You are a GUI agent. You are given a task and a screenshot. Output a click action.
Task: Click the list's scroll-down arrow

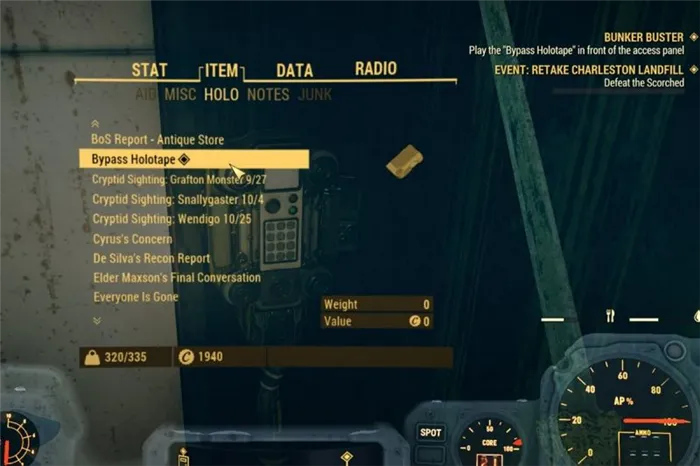pos(96,320)
